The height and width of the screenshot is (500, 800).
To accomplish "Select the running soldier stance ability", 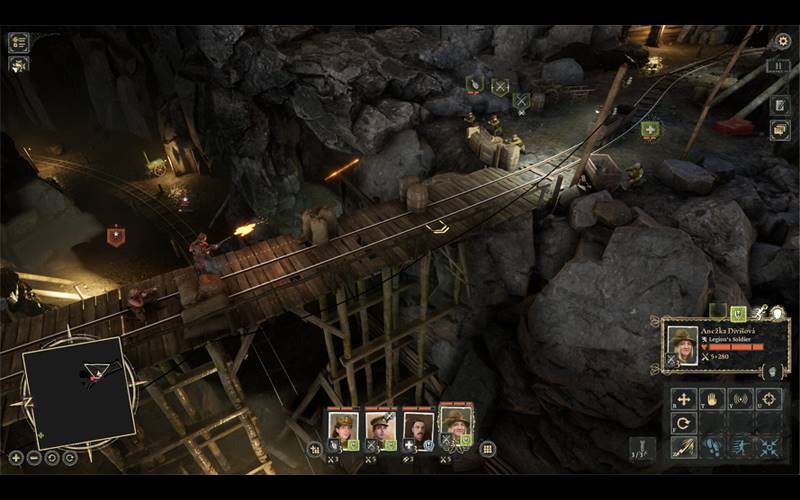I will click(740, 448).
